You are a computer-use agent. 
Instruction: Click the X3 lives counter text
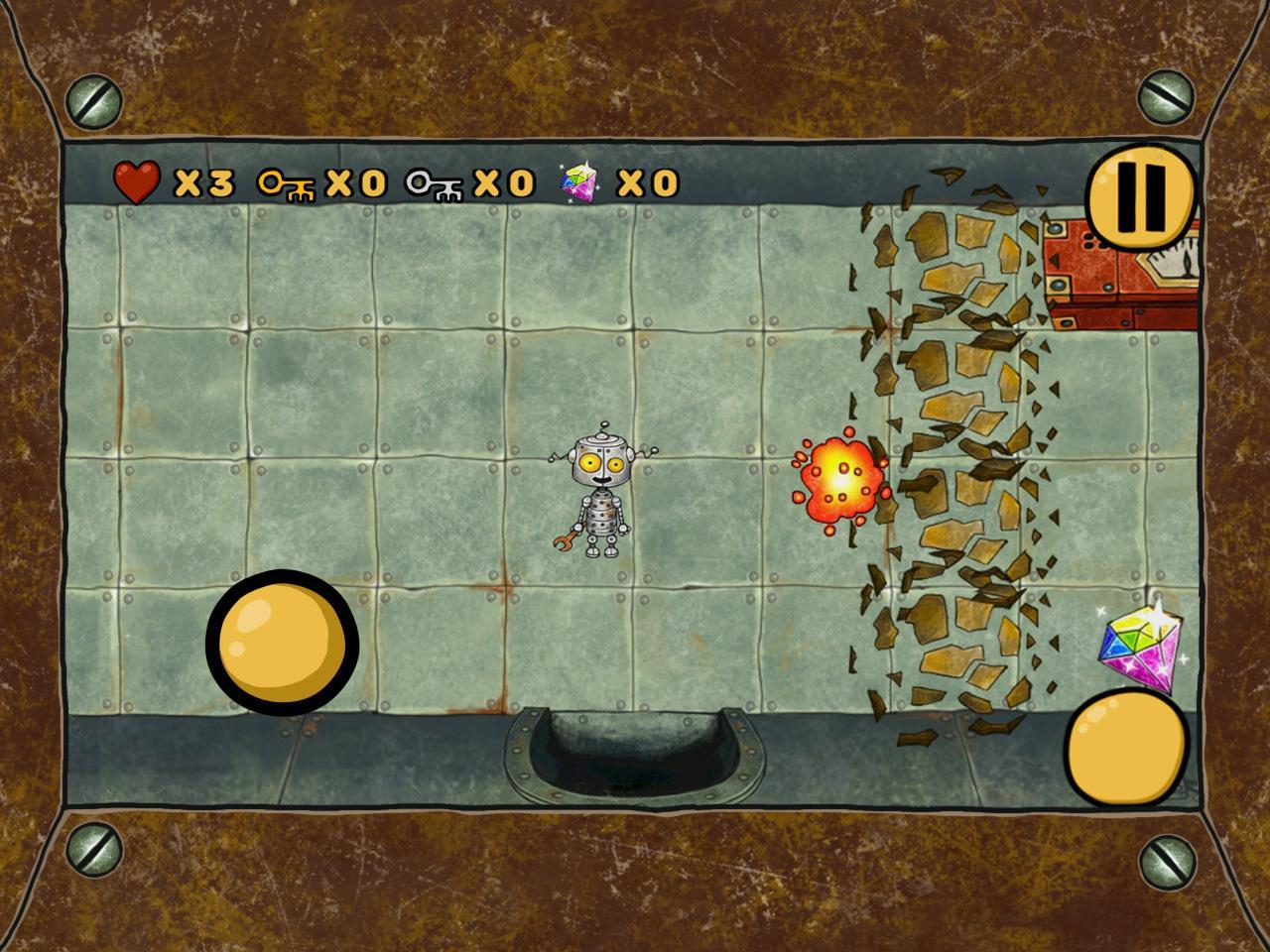pos(206,182)
